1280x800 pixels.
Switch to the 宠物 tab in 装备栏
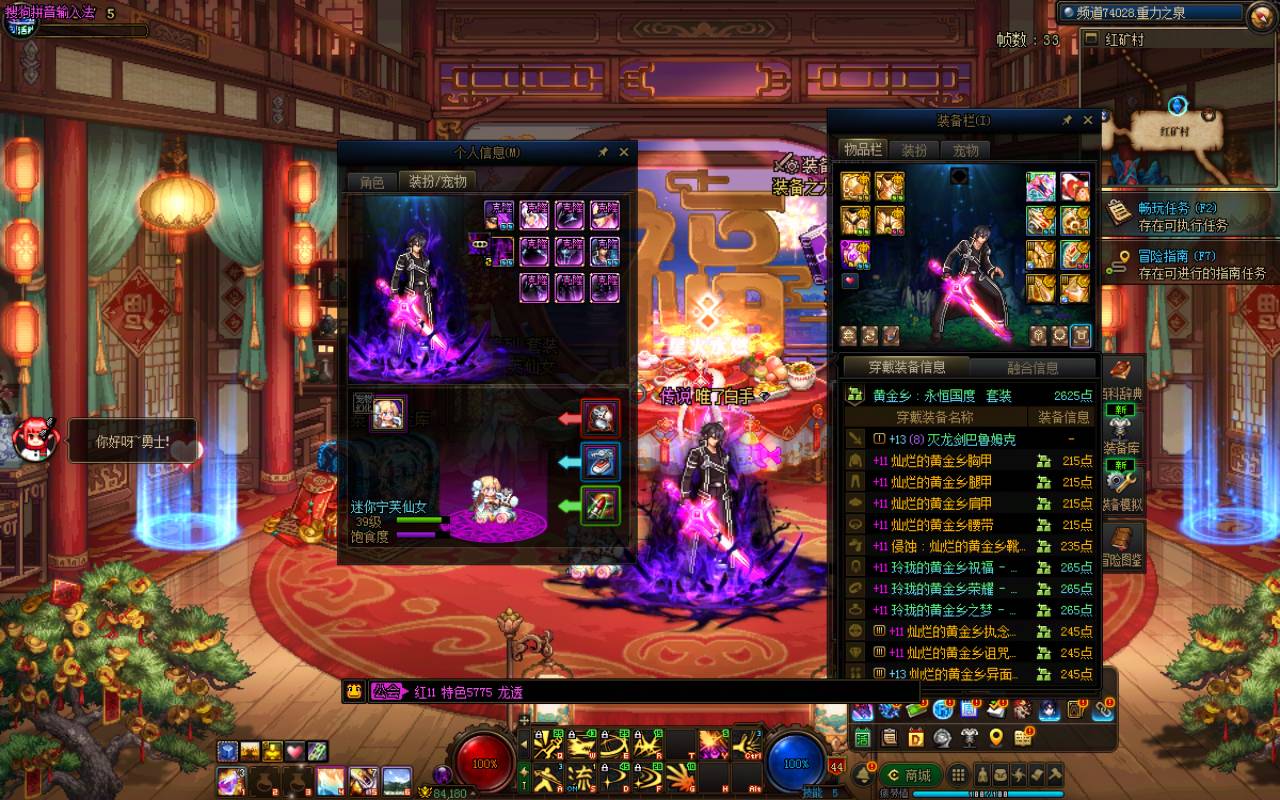pyautogui.click(x=965, y=150)
